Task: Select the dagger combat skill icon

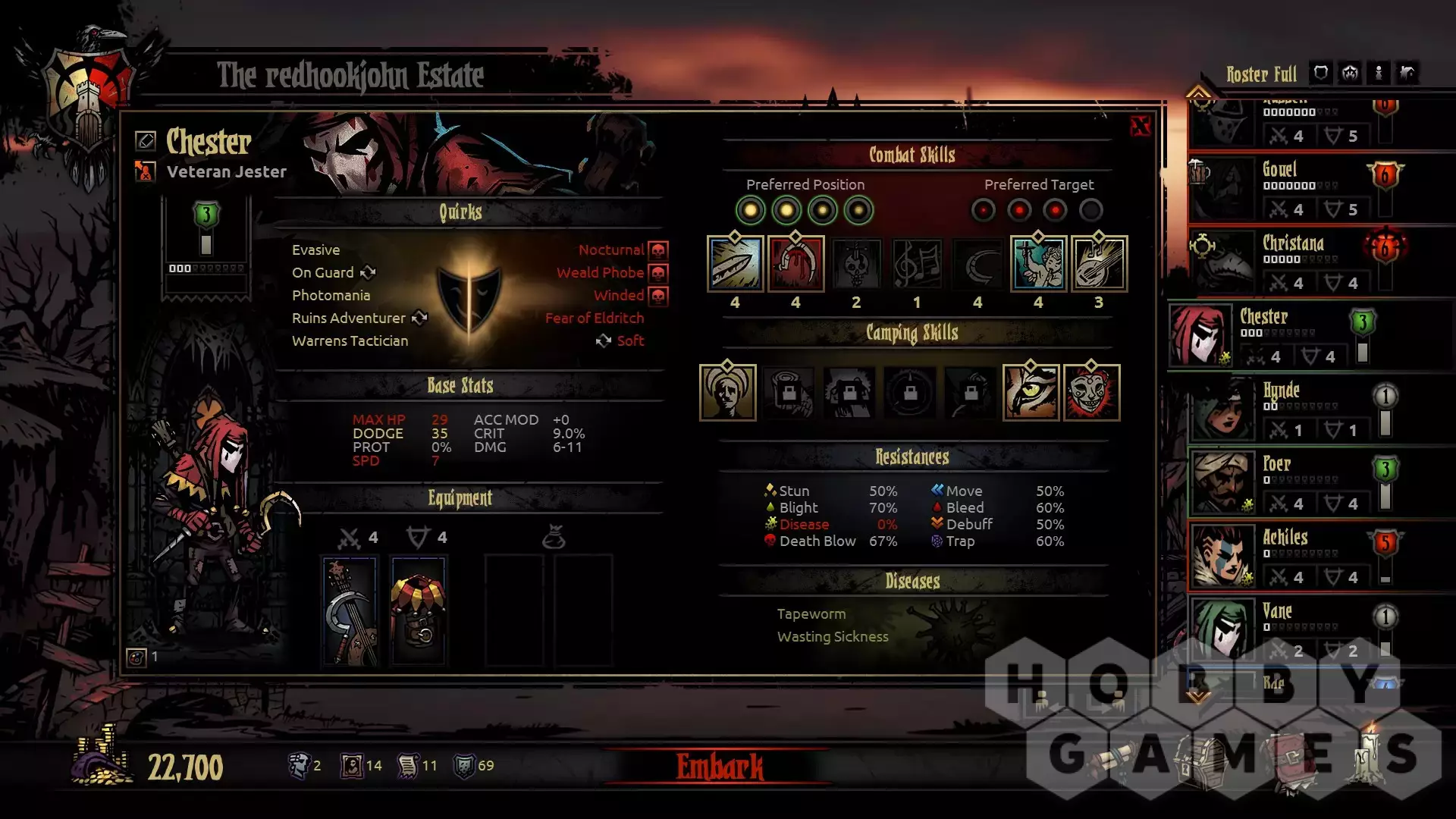Action: click(x=735, y=264)
